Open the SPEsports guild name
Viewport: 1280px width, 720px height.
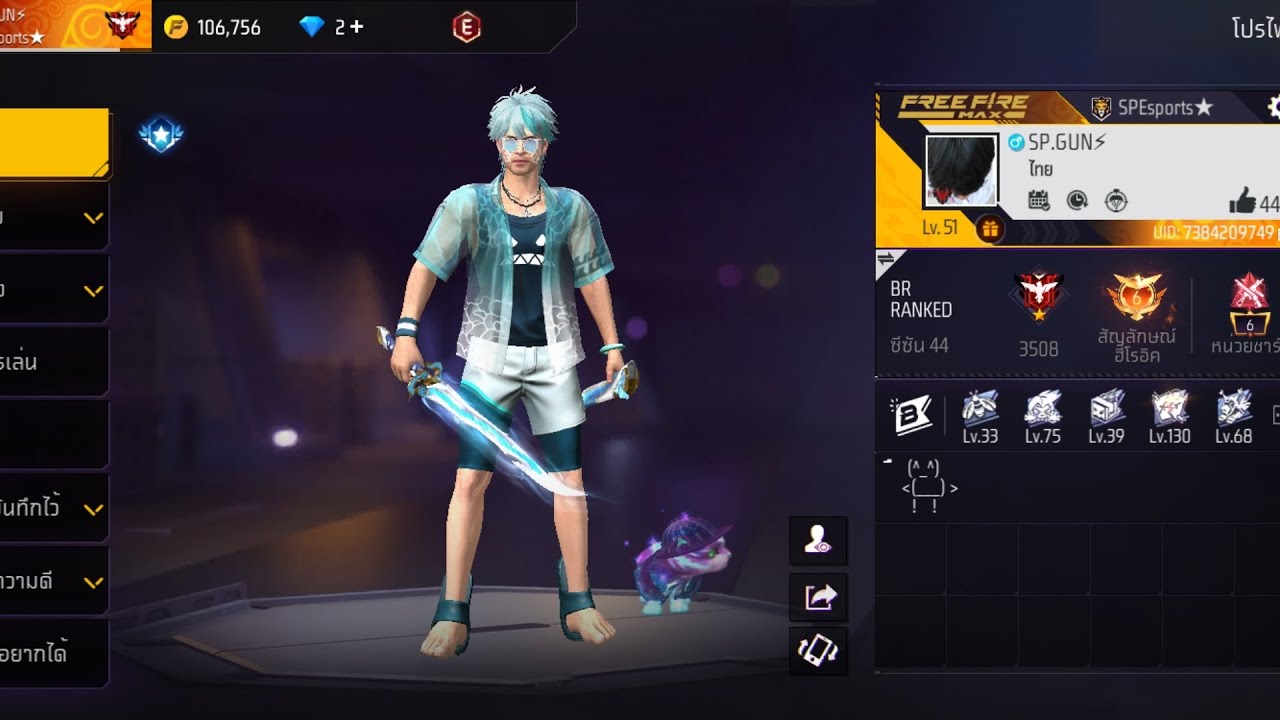(1152, 108)
